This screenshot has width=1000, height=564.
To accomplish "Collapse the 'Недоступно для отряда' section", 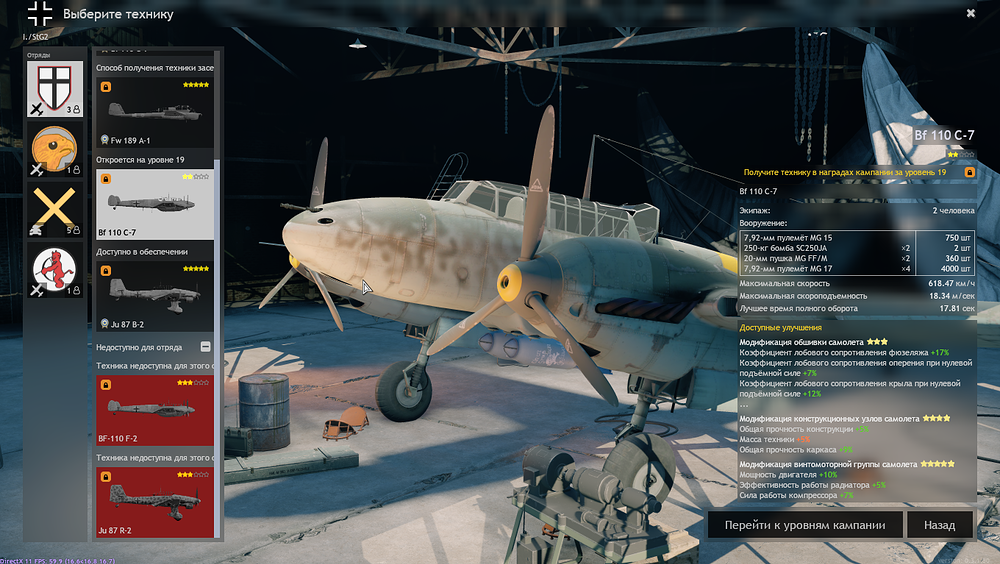I will pyautogui.click(x=206, y=347).
